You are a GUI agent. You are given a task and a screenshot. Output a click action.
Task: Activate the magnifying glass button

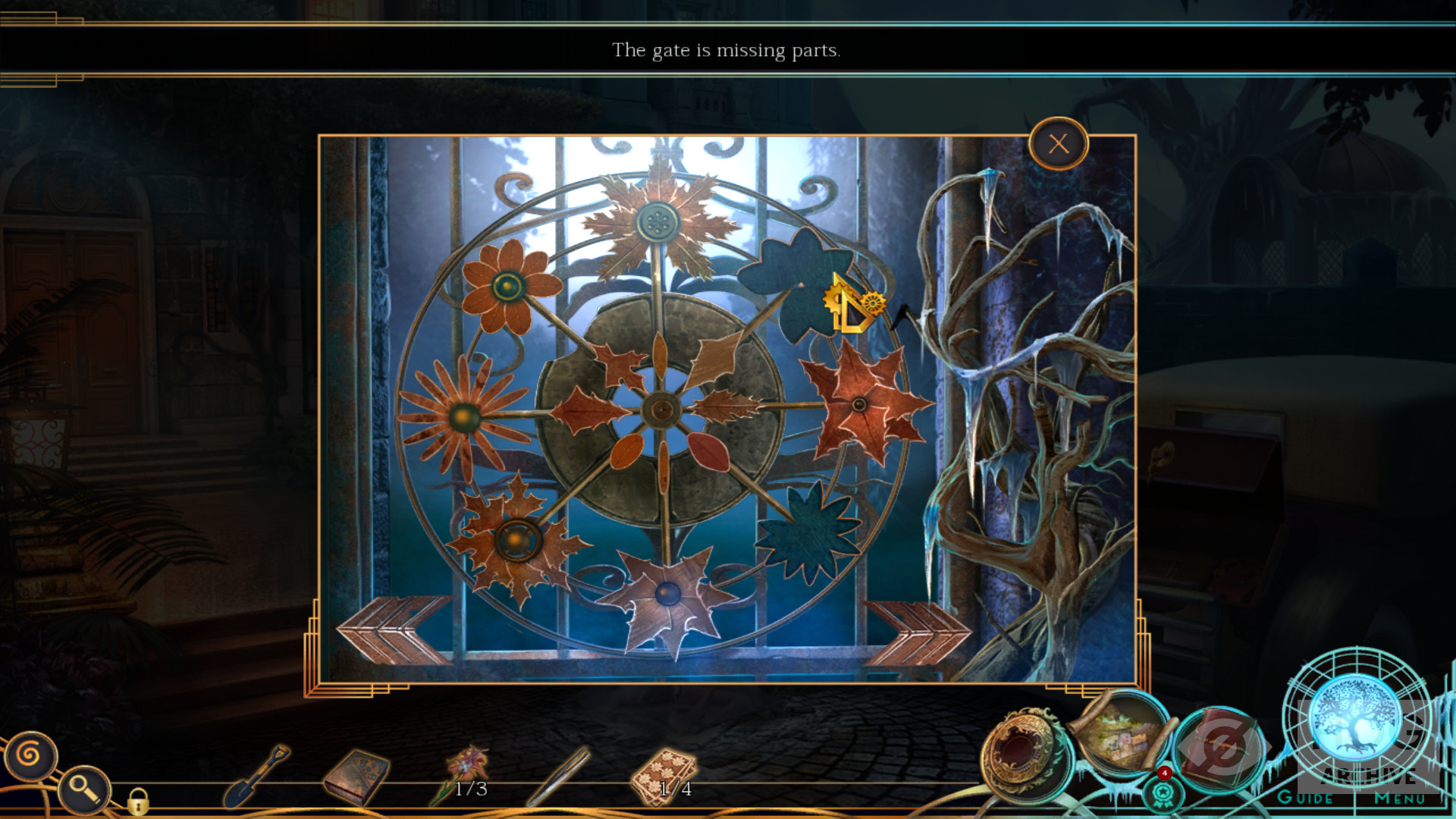[83, 789]
